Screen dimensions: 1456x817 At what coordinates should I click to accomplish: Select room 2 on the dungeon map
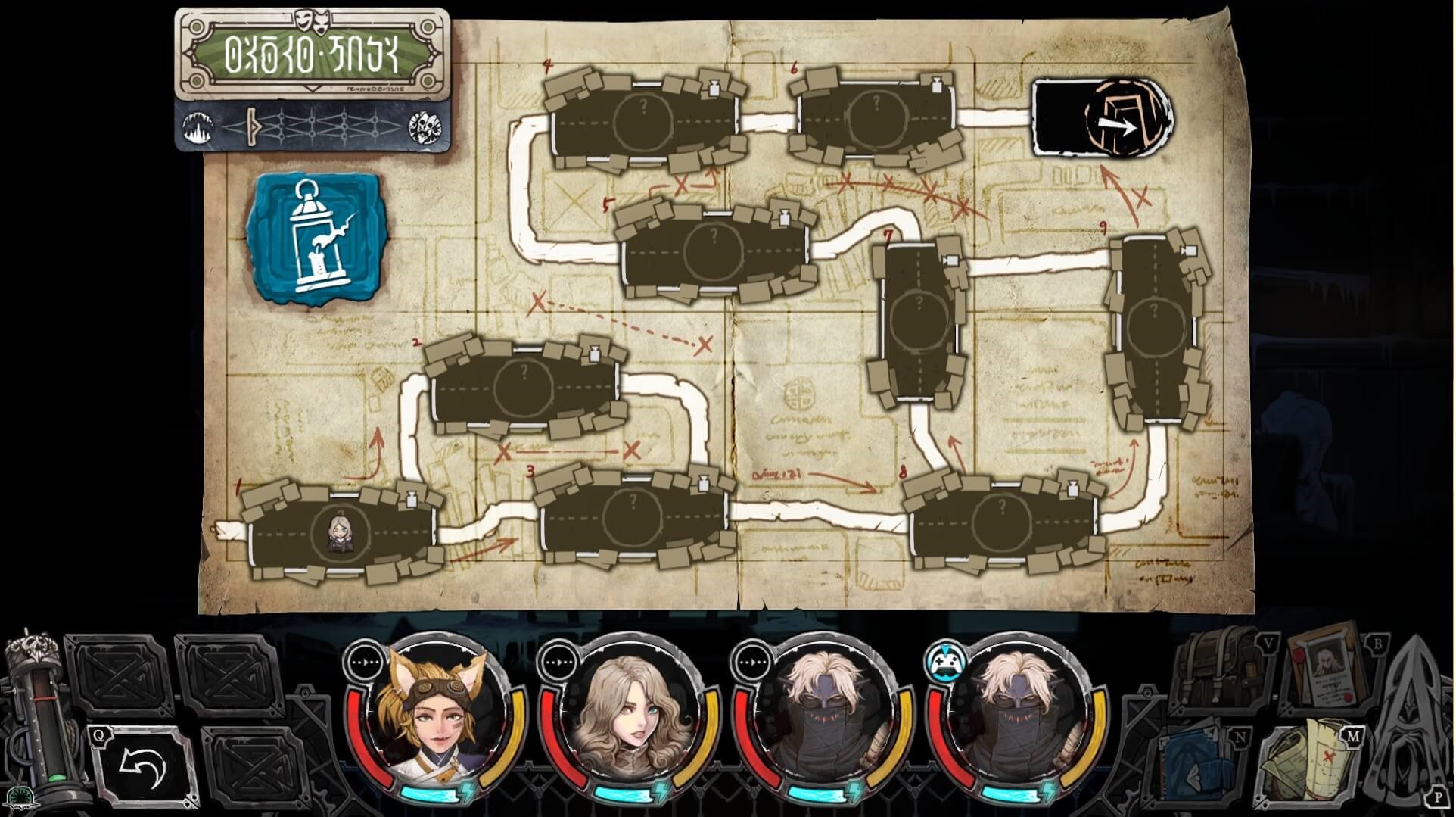[x=524, y=388]
